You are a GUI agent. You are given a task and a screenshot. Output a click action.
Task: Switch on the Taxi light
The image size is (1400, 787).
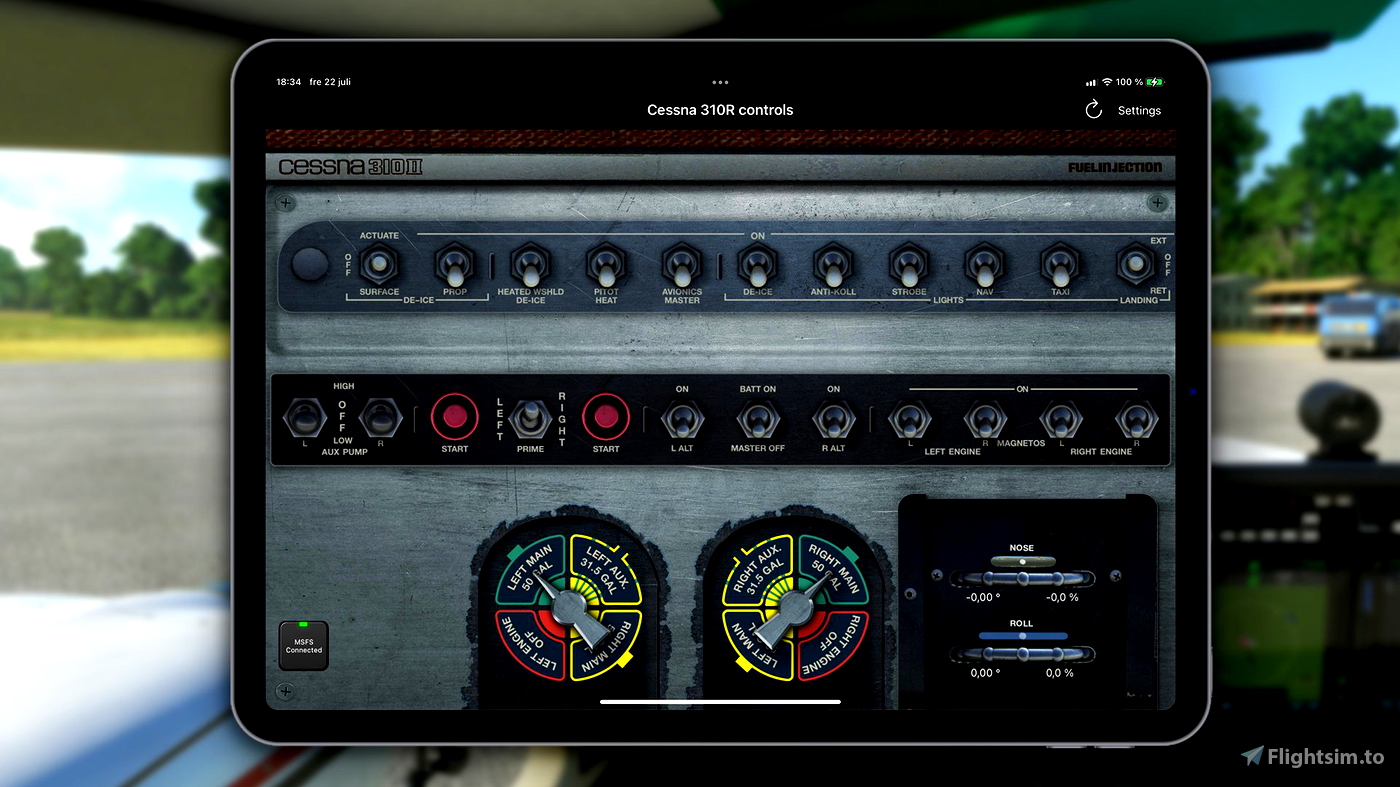1060,266
